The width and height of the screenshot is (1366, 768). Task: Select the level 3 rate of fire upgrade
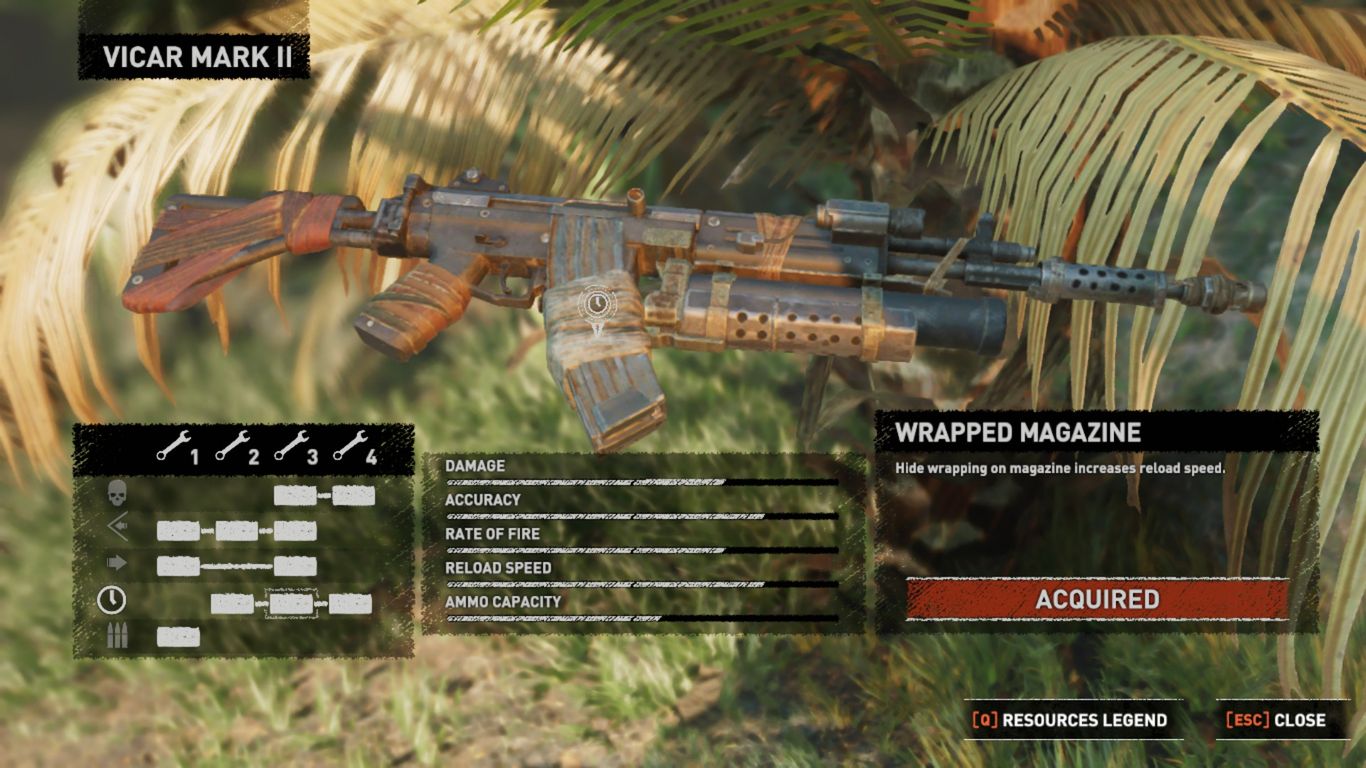(295, 566)
